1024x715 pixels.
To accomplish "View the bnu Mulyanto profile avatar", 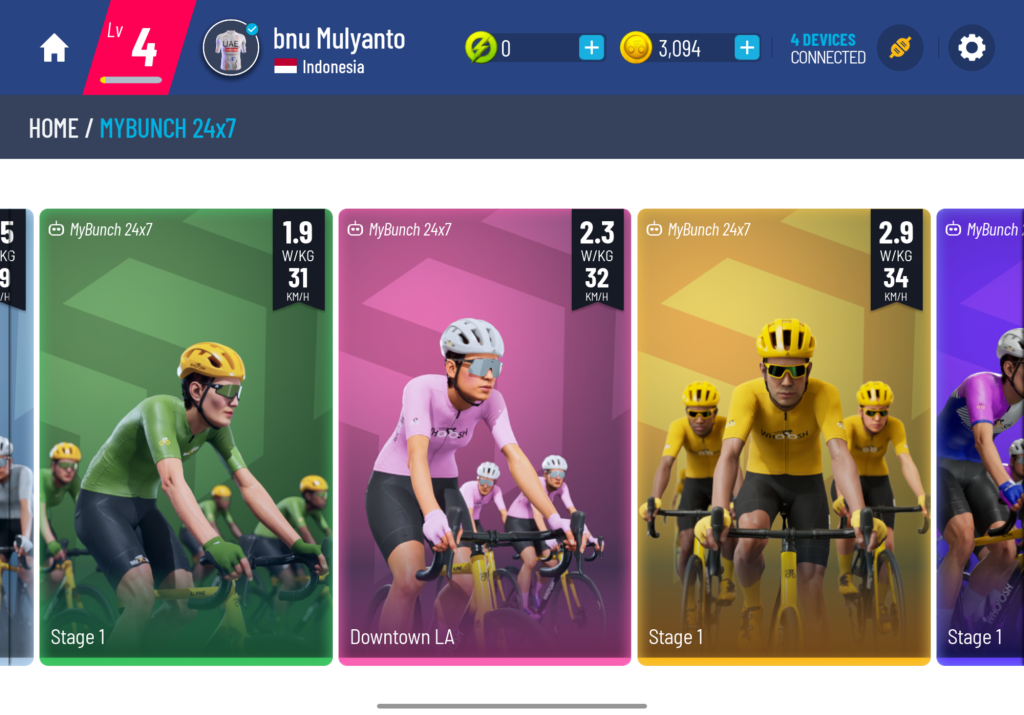I will point(231,48).
